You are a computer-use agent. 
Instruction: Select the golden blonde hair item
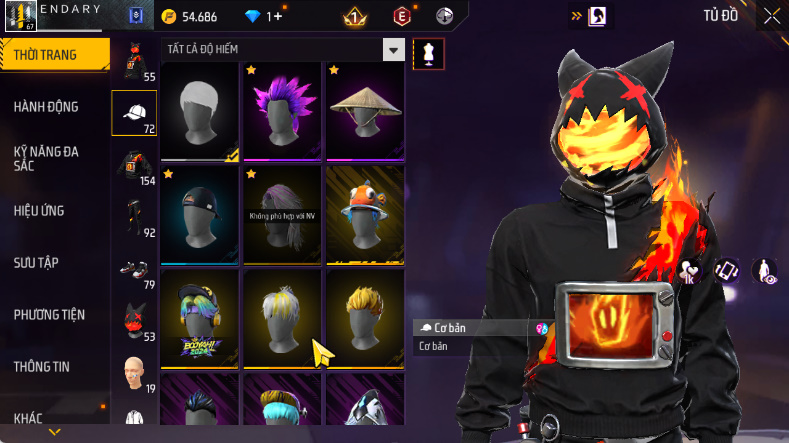coord(365,316)
